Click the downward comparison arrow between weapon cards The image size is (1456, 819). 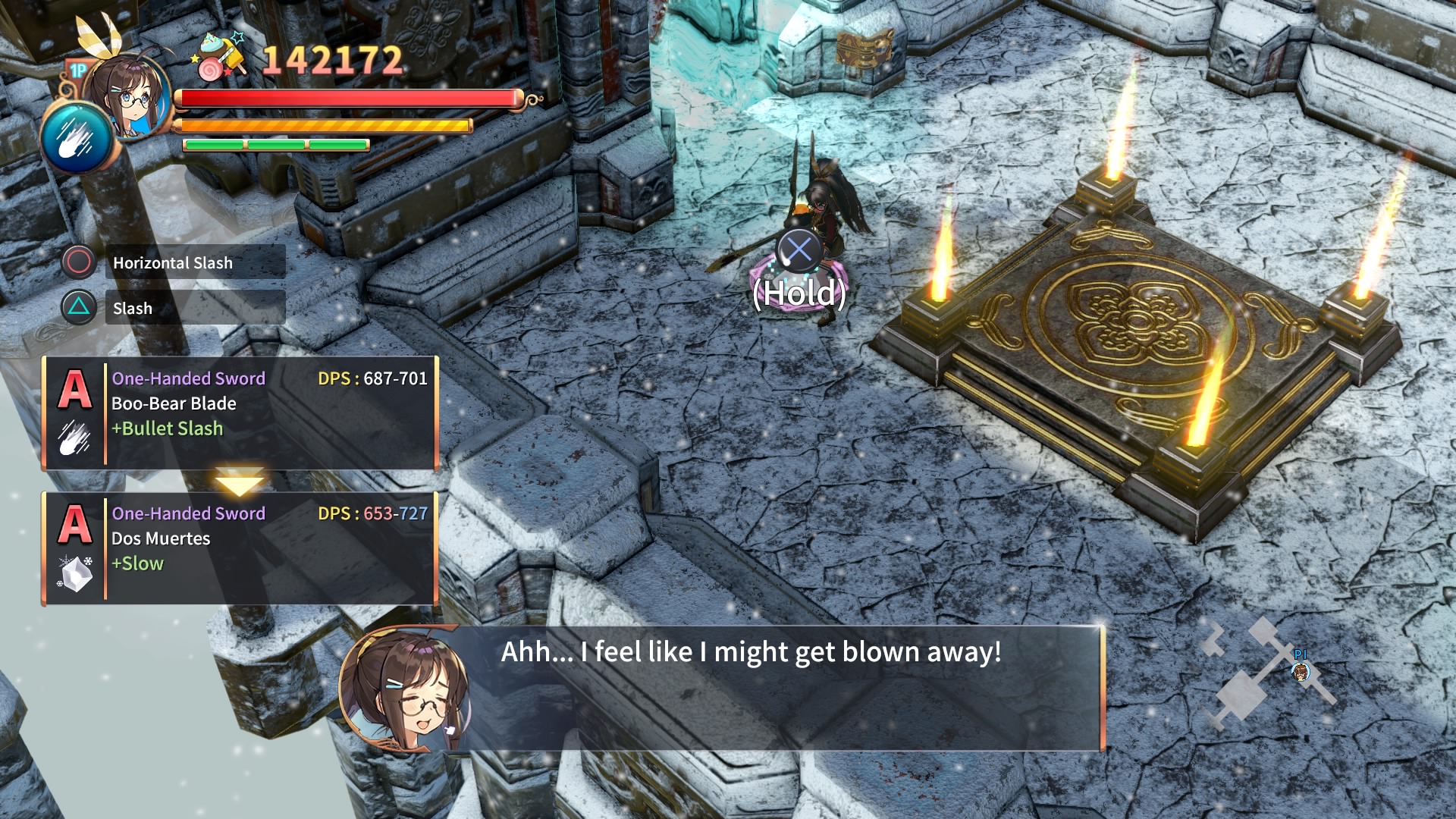pos(239,479)
